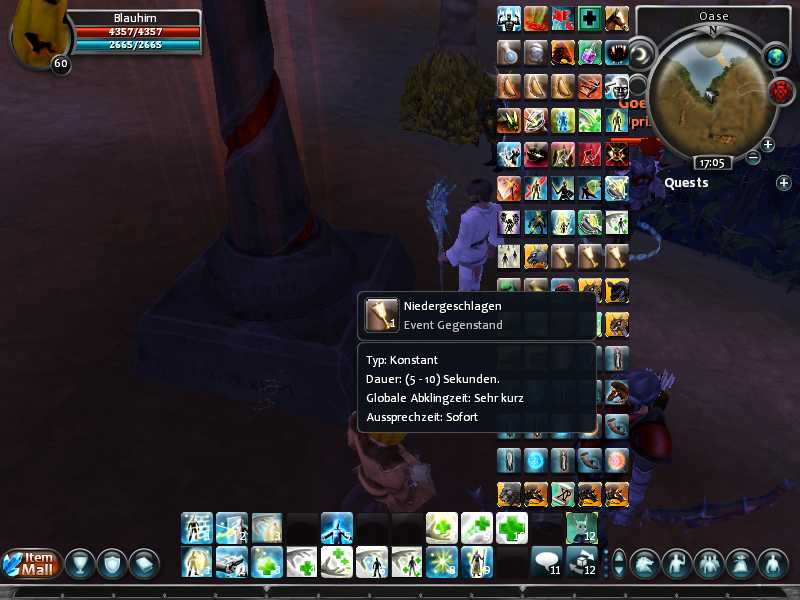
Task: Click the minimap zoom-in plus button
Action: click(768, 145)
